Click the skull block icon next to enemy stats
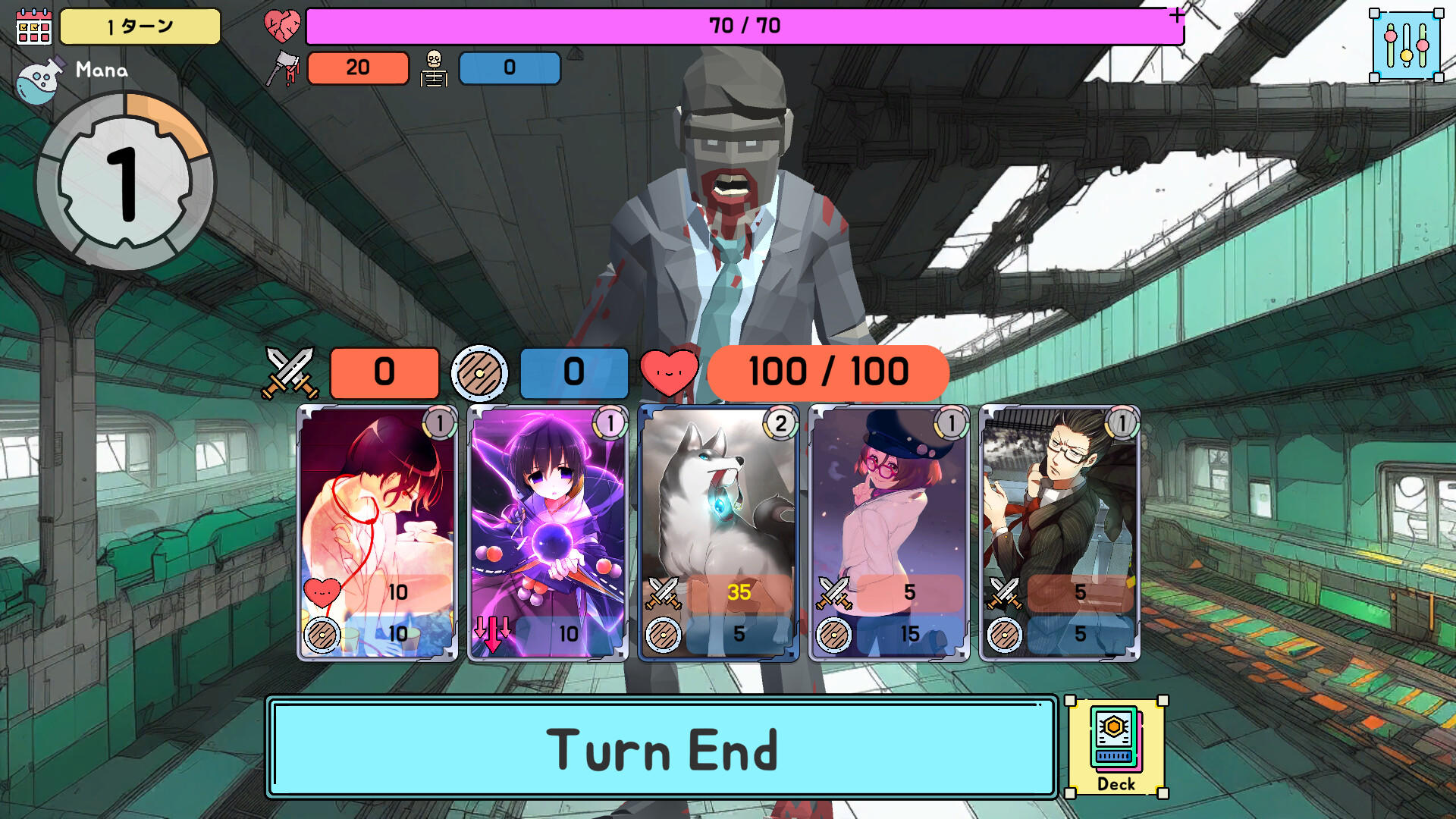The width and height of the screenshot is (1456, 819). tap(433, 67)
